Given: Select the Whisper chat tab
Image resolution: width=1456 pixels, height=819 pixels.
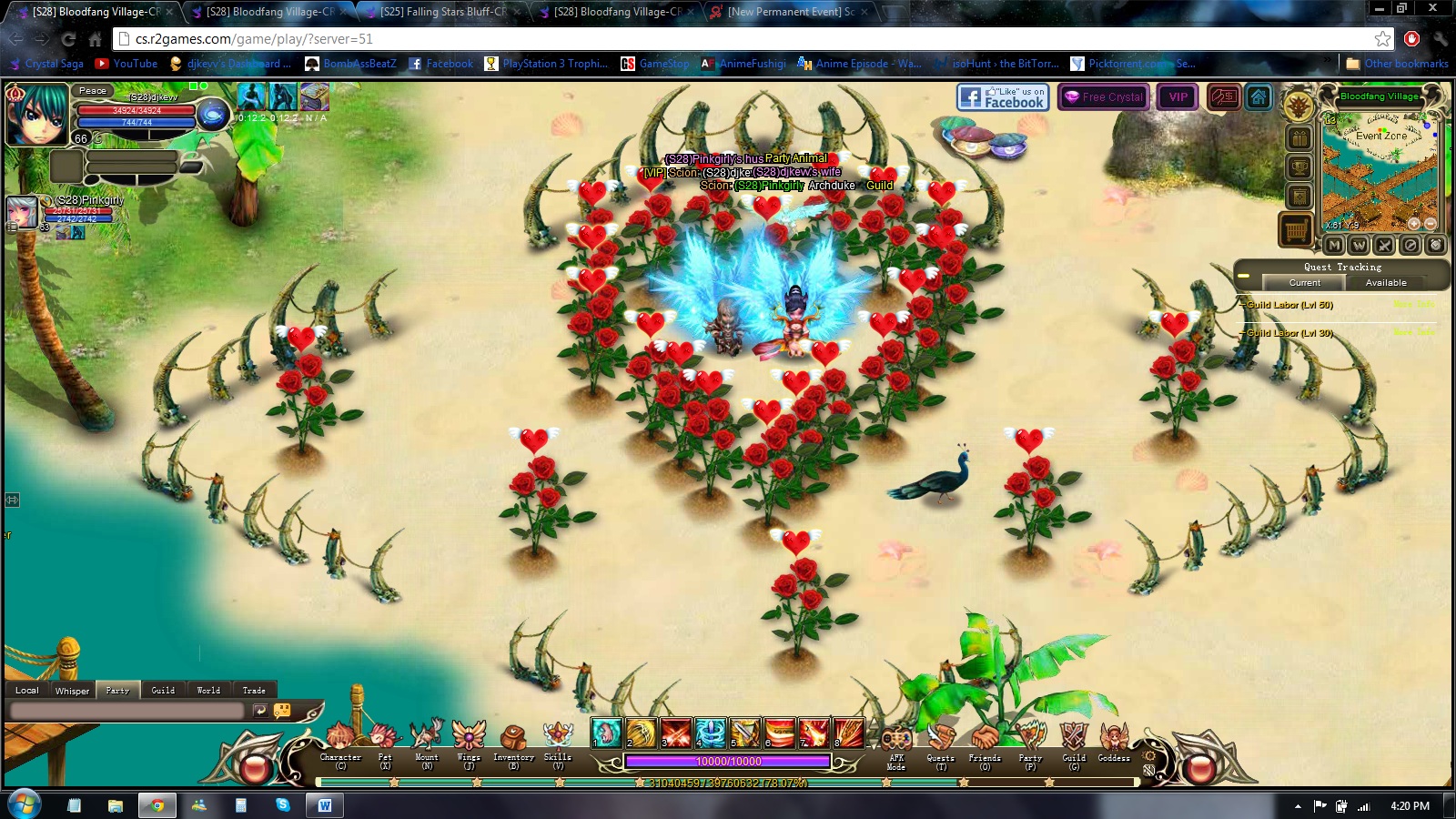Looking at the screenshot, I should click(72, 691).
